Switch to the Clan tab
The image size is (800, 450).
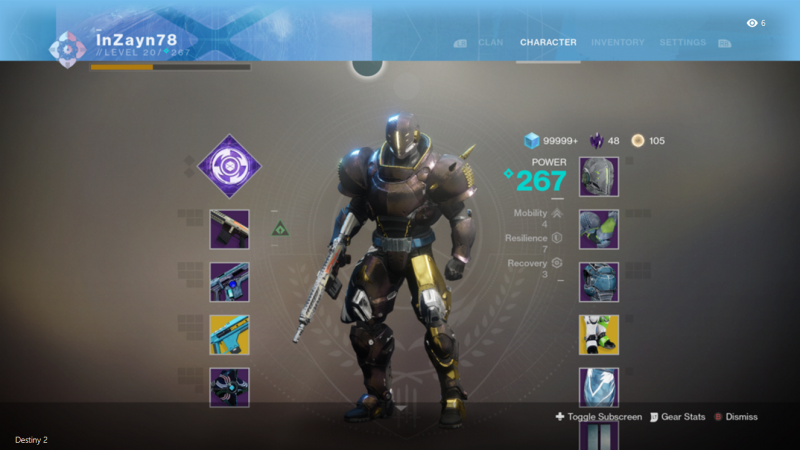click(490, 43)
